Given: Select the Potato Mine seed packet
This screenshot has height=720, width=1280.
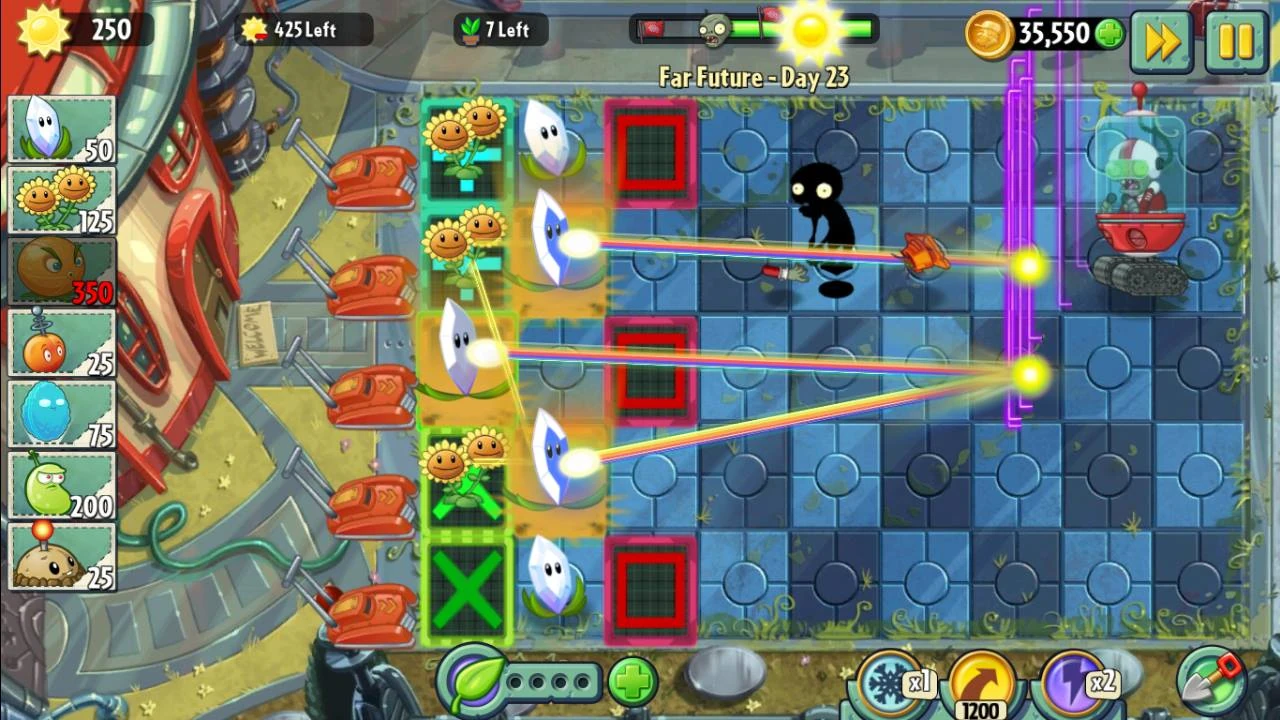Looking at the screenshot, I should click(x=62, y=556).
